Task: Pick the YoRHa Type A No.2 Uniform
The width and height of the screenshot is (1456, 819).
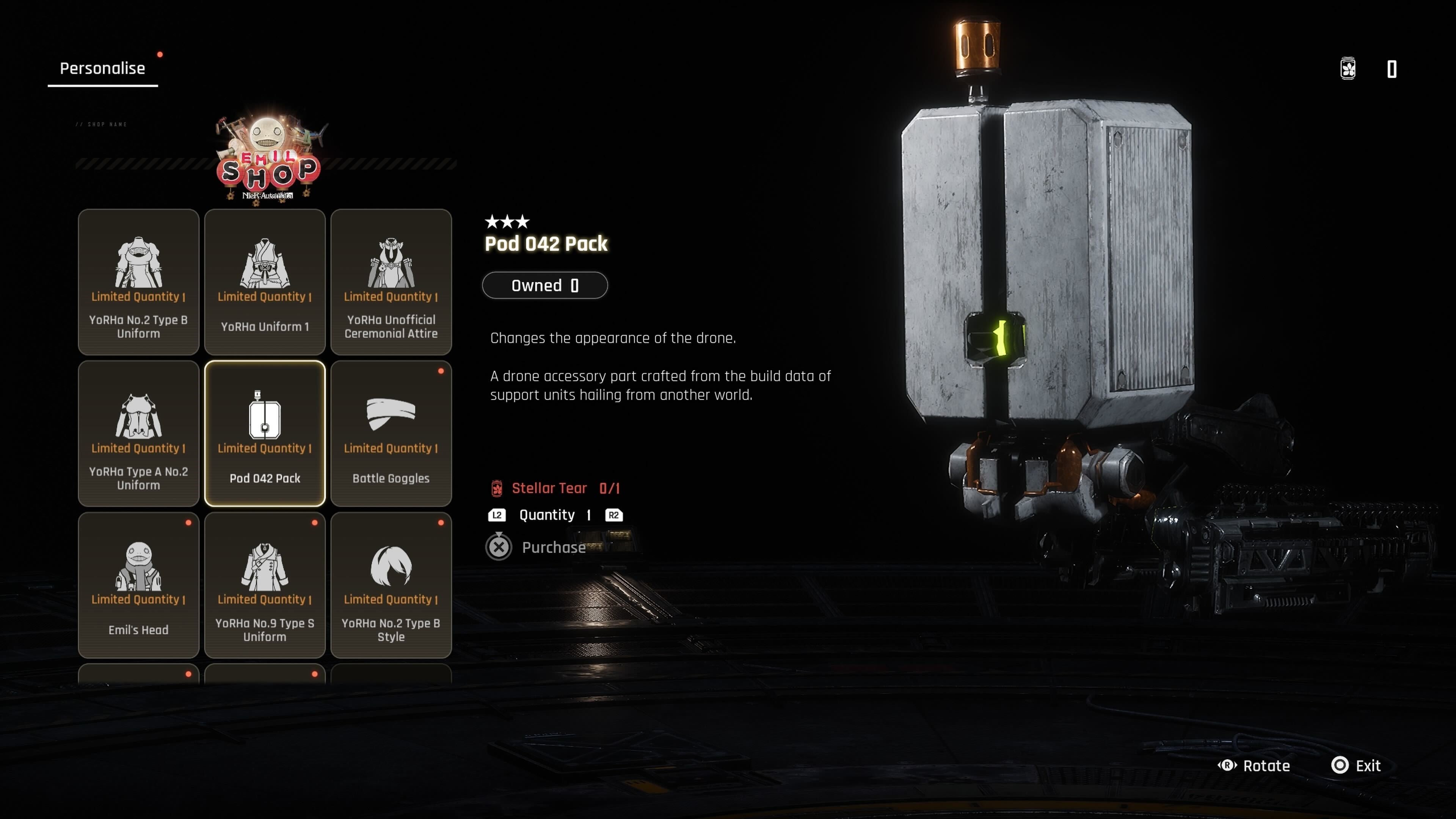Action: [138, 433]
